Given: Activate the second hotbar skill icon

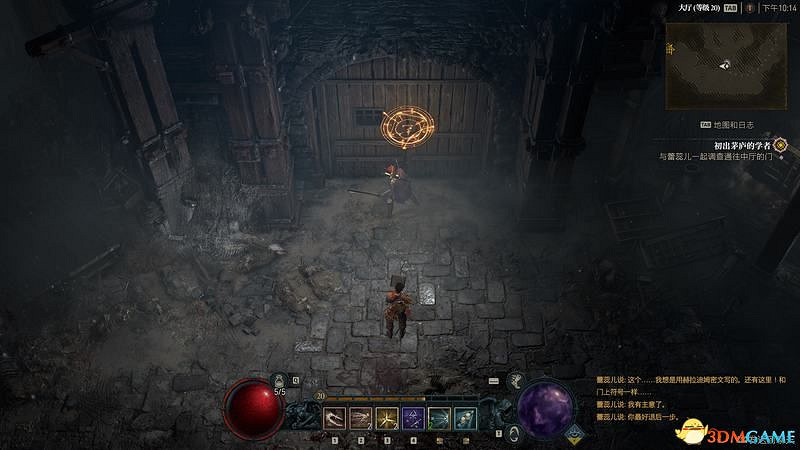Looking at the screenshot, I should [360, 417].
